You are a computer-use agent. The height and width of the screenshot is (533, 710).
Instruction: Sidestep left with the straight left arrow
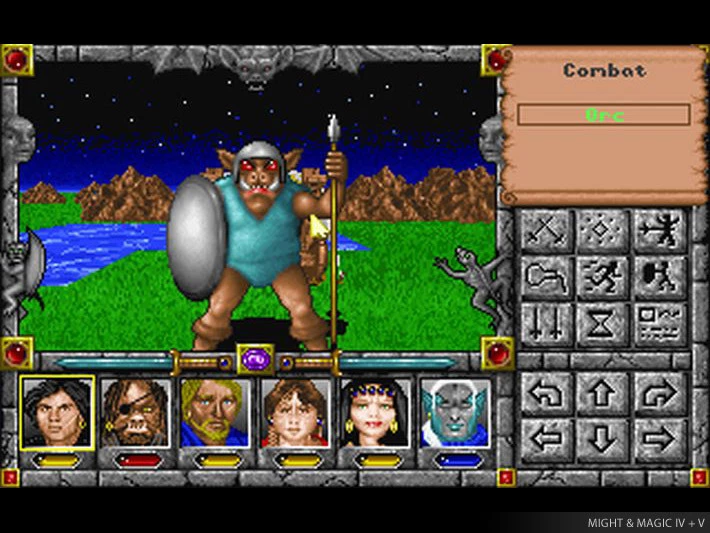[547, 438]
